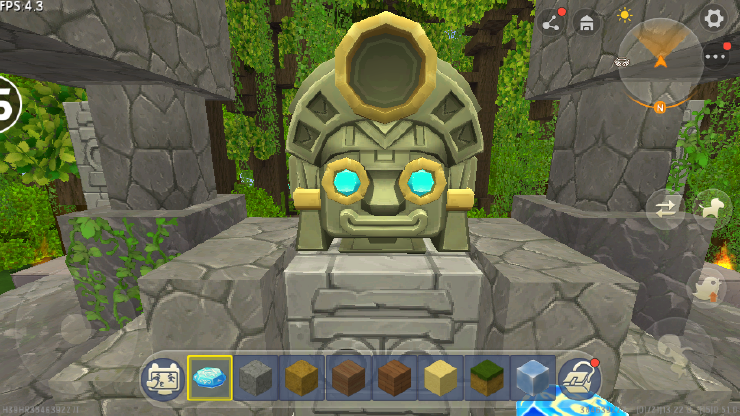This screenshot has width=740, height=416.
Task: Open the settings gear menu
Action: coord(713,18)
